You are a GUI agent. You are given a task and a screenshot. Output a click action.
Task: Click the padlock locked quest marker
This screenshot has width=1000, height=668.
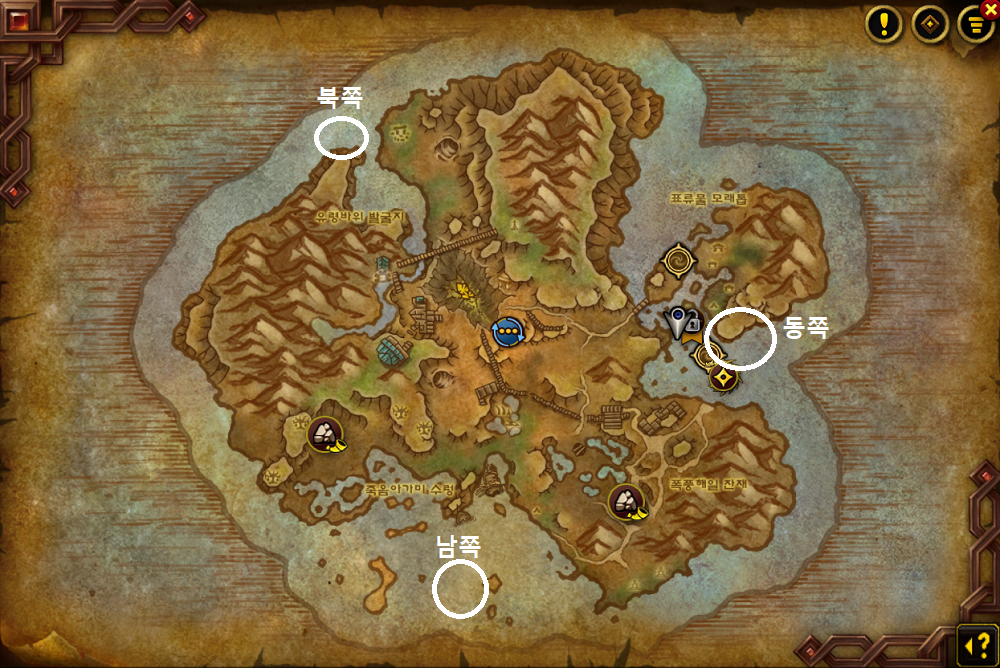tap(693, 324)
